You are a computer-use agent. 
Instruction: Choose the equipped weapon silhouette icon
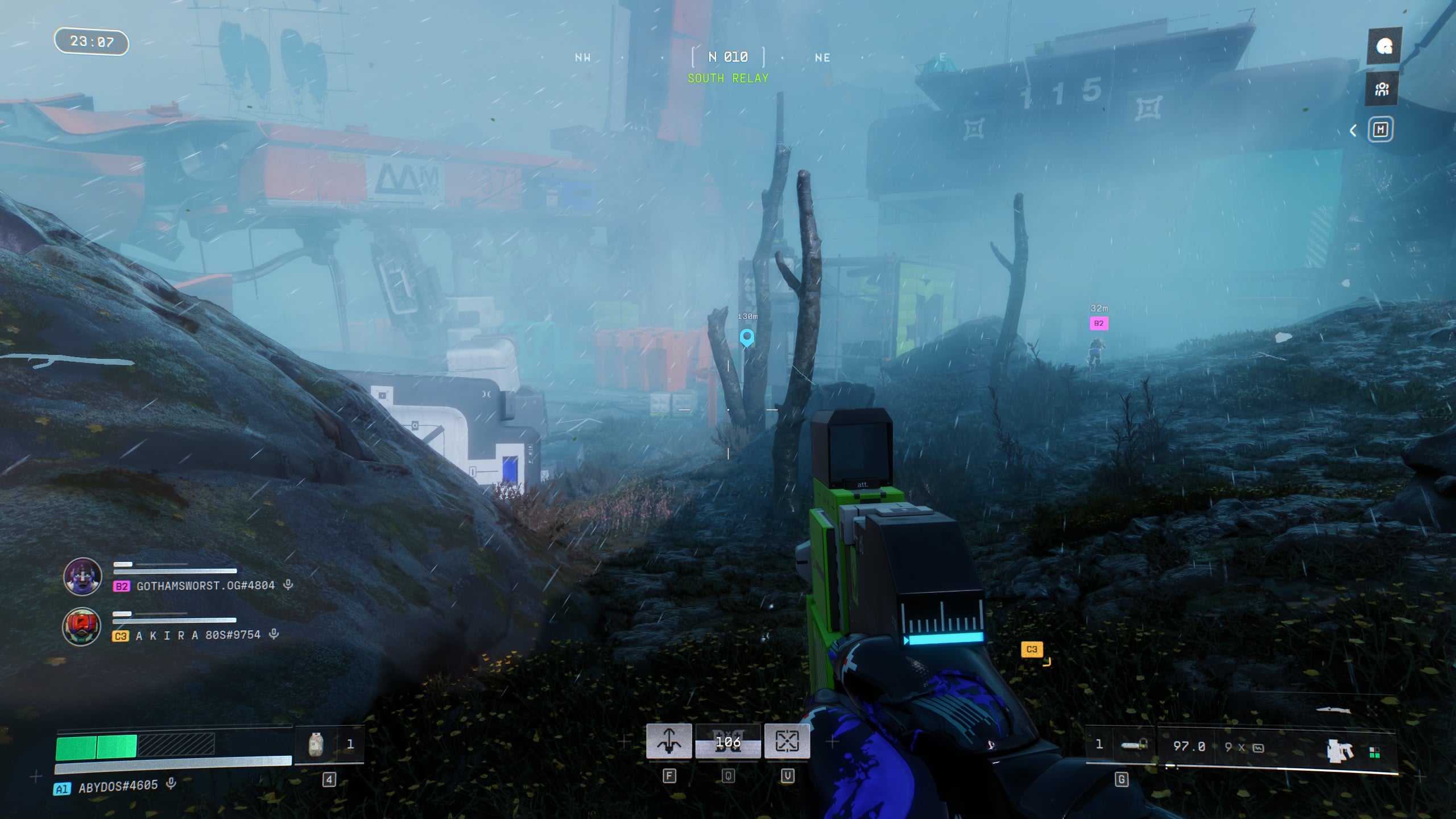coord(1339,750)
